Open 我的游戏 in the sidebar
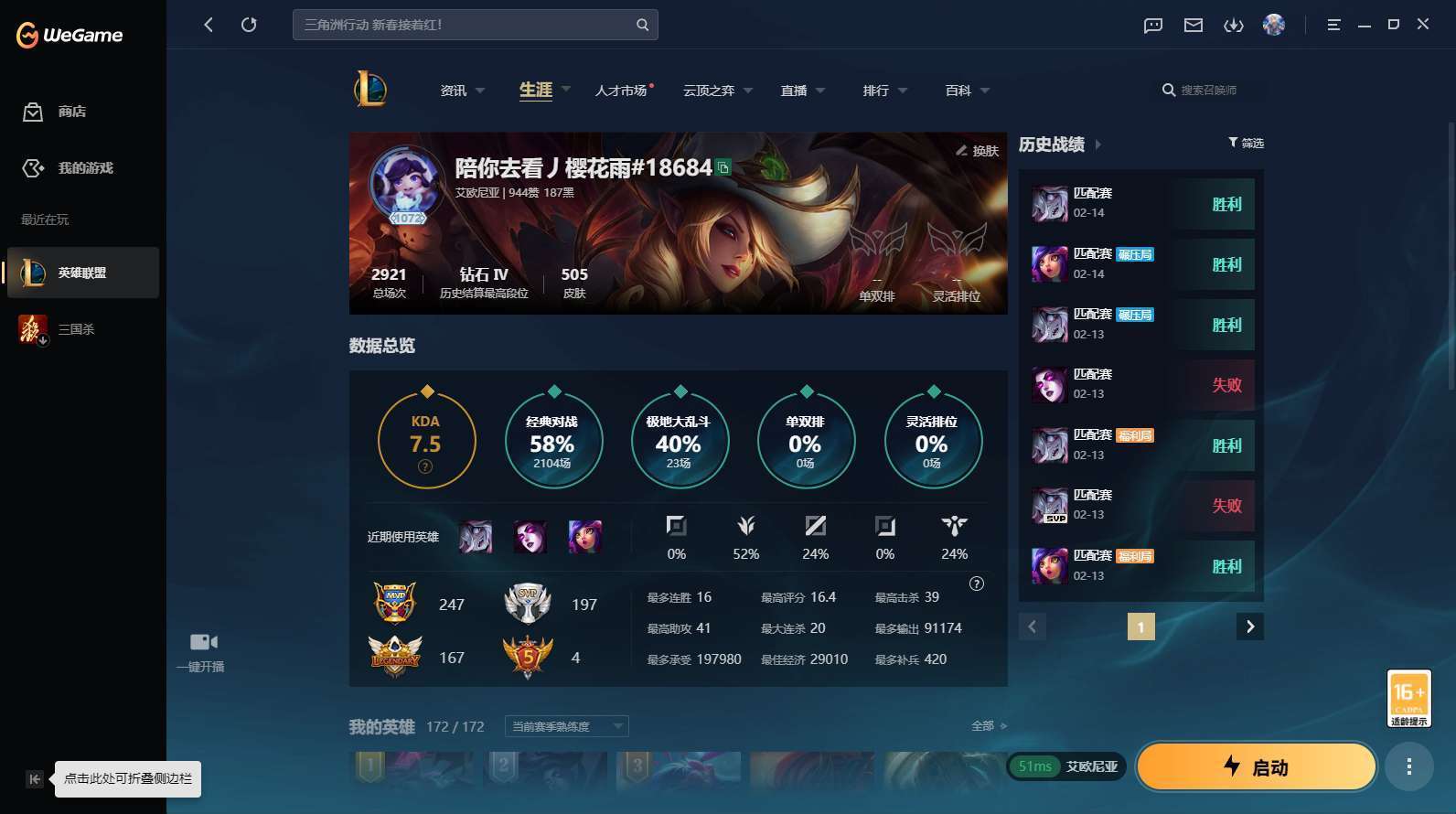1456x814 pixels. tap(69, 168)
